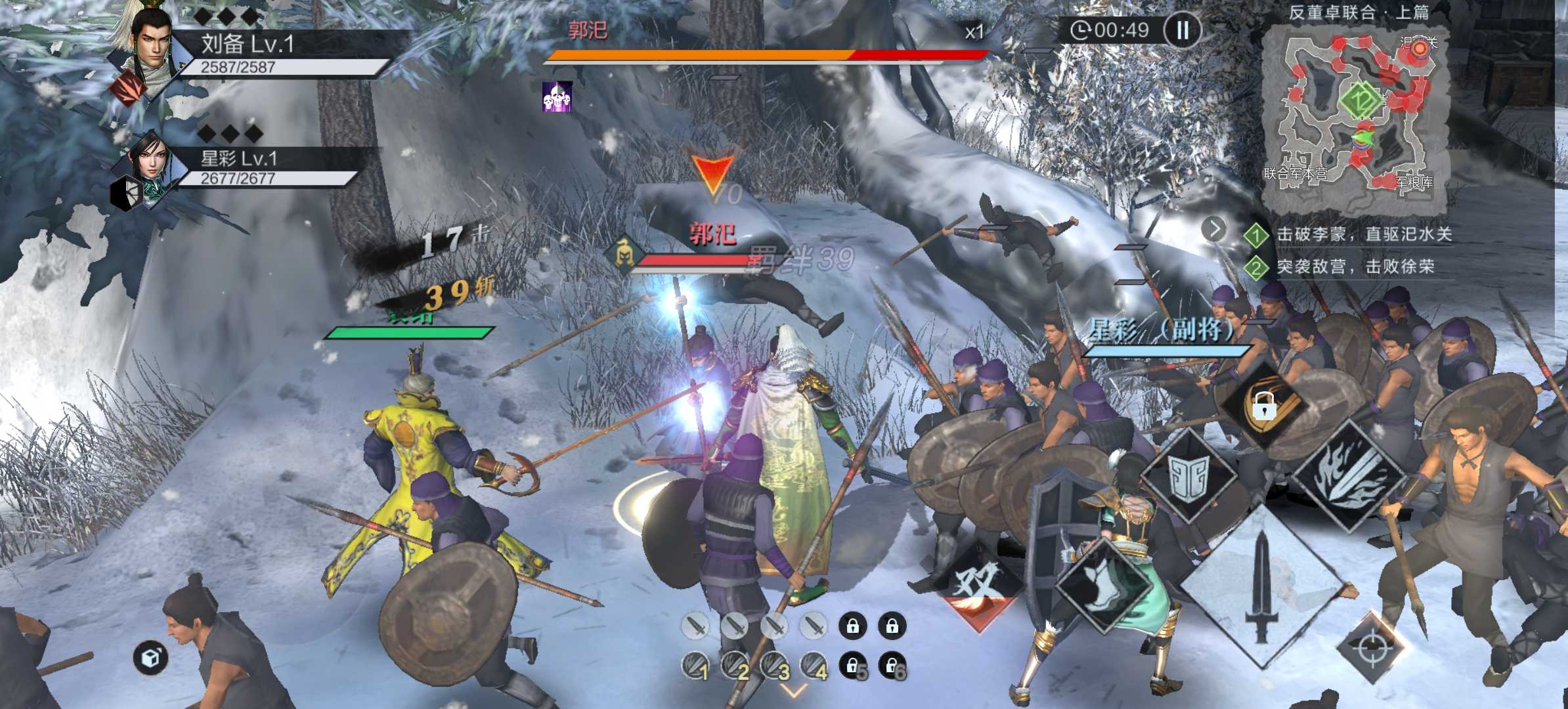Open the cube icon menu
The image size is (1568, 709).
coord(150,657)
